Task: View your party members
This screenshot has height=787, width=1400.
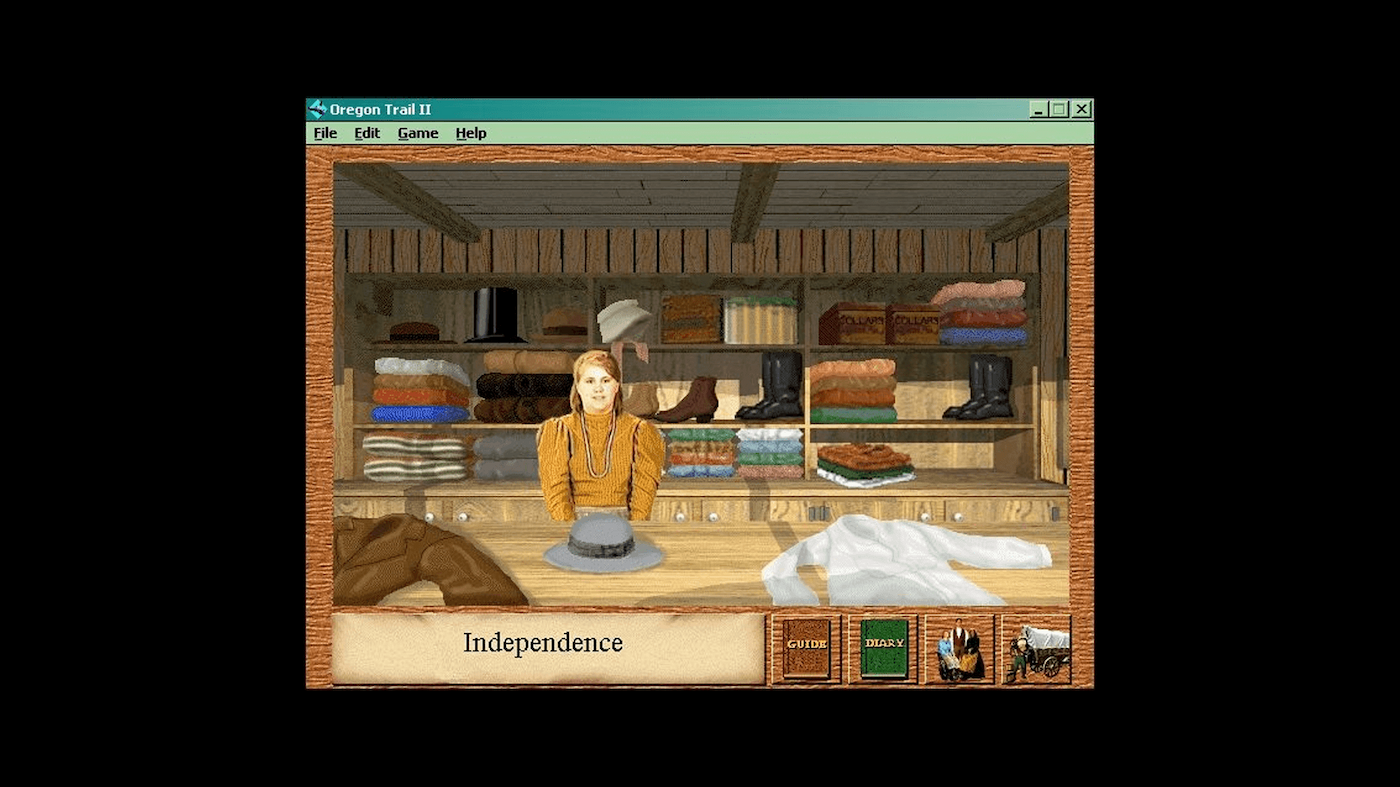Action: [959, 647]
